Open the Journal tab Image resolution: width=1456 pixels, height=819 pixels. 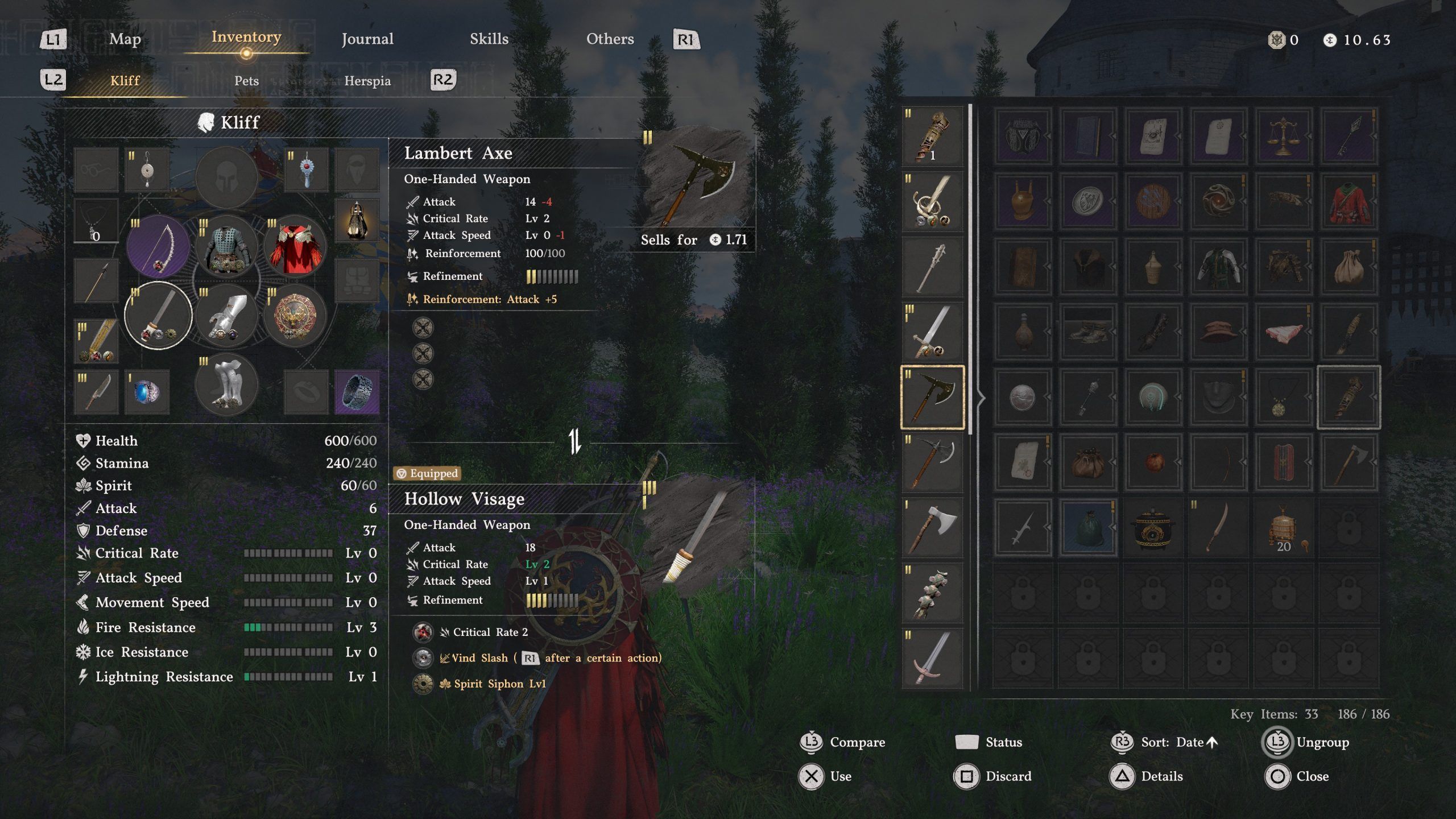367,39
